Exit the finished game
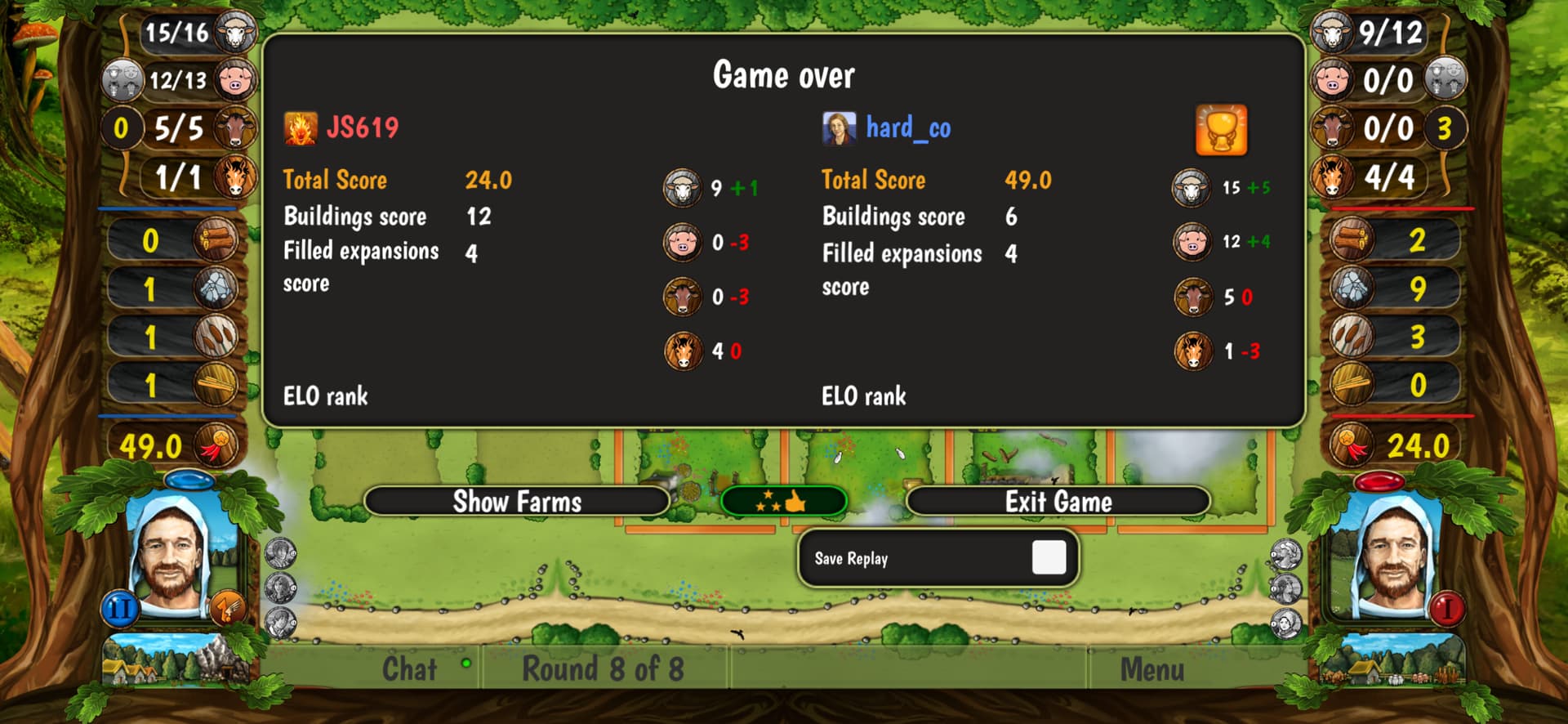This screenshot has width=1568, height=724. coord(1058,501)
